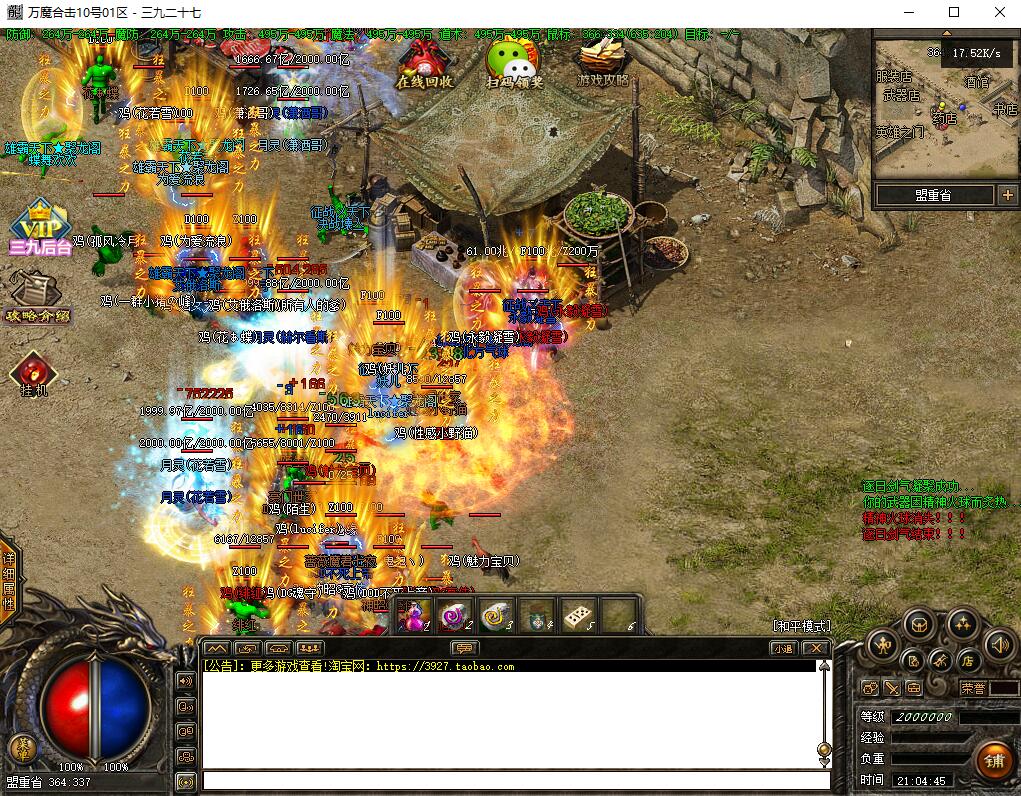1021x796 pixels.
Task: Open the round 菜单 menu button
Action: [x=21, y=747]
